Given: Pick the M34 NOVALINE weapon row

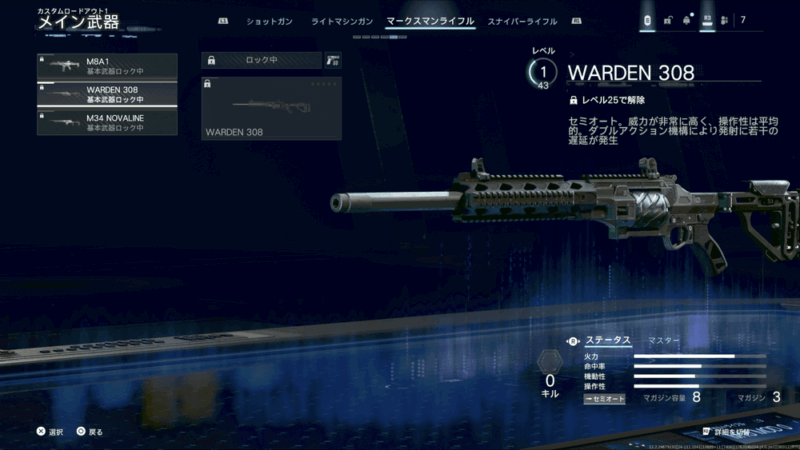Looking at the screenshot, I should click(107, 122).
